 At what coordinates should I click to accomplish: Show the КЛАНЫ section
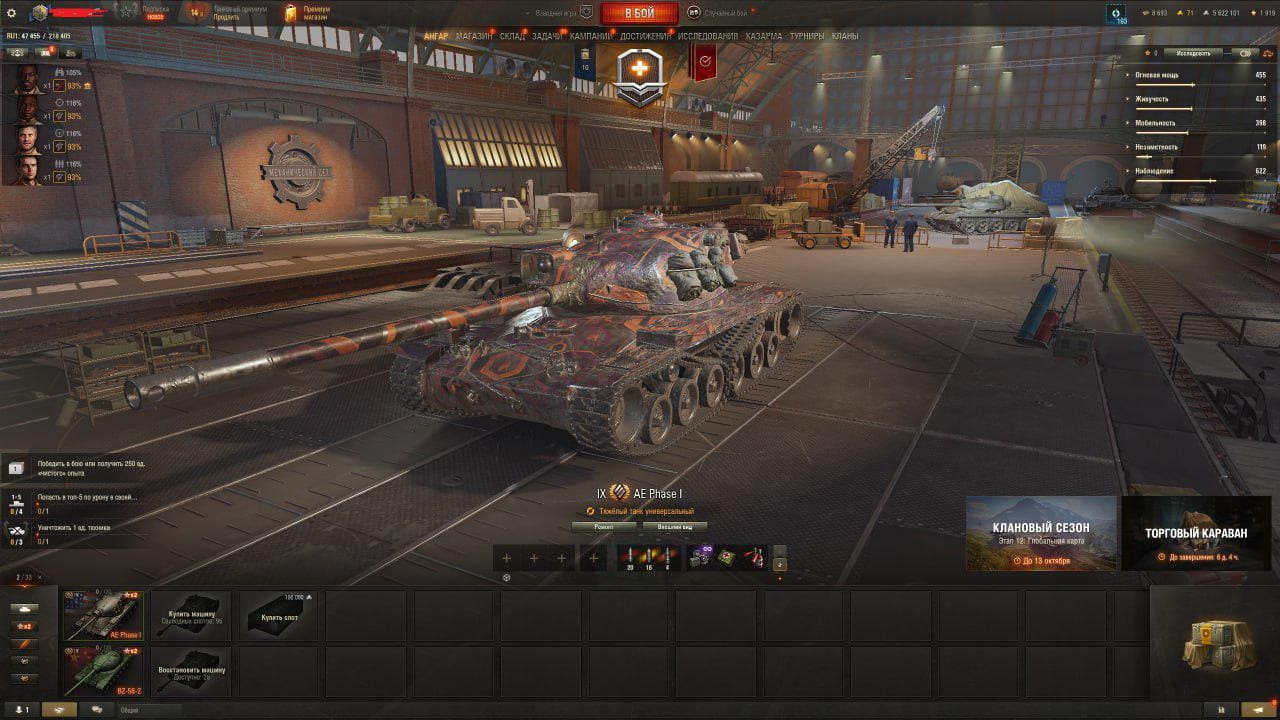point(845,36)
